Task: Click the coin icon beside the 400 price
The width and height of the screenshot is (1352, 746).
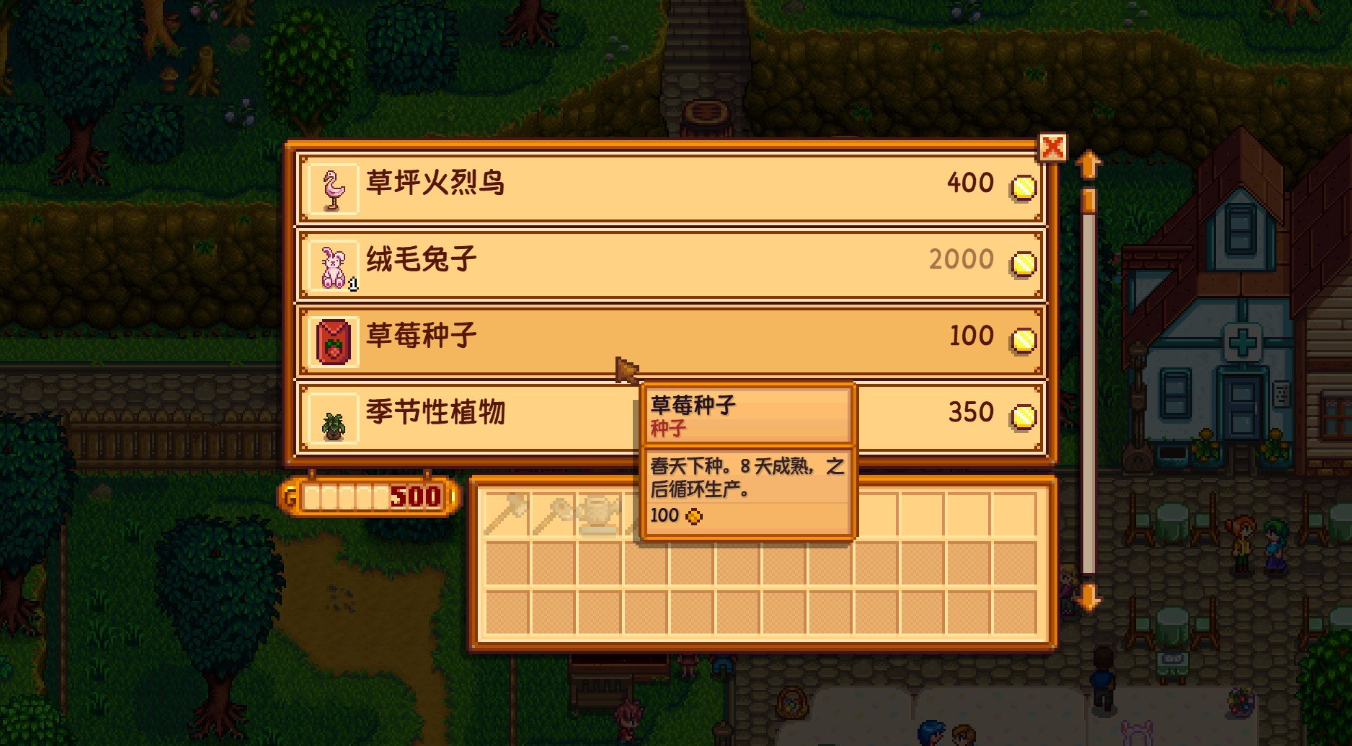Action: (x=1022, y=186)
